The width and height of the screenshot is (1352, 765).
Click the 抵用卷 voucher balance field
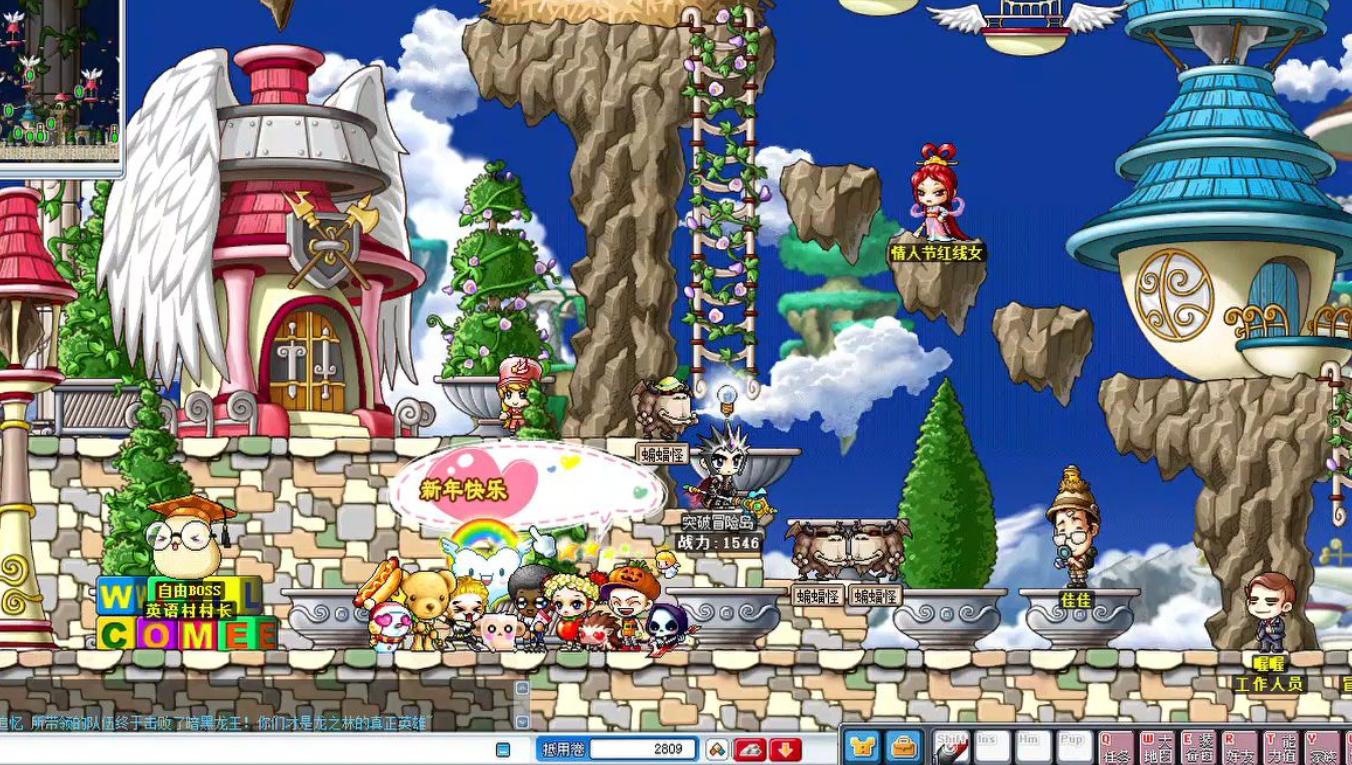click(641, 749)
